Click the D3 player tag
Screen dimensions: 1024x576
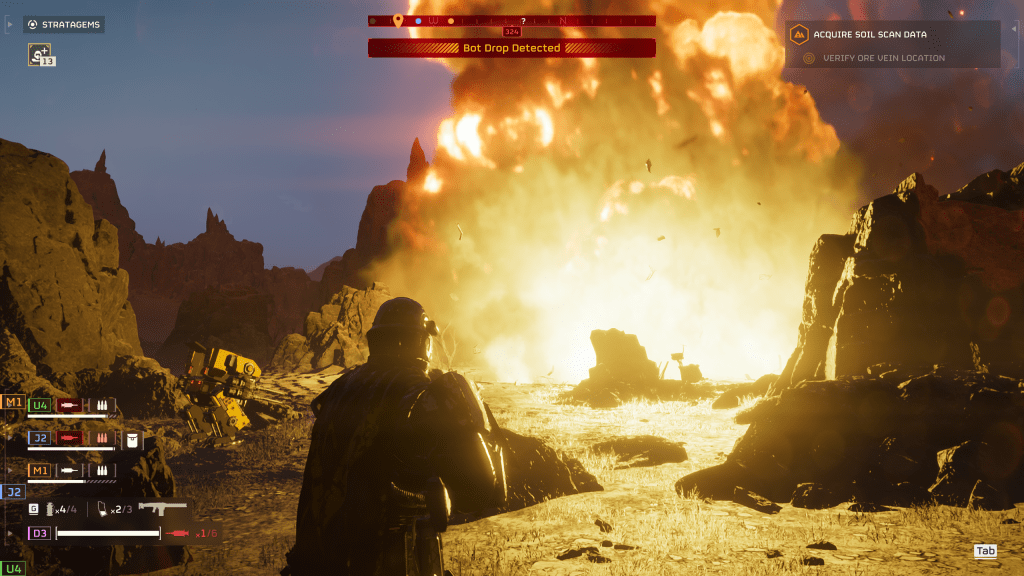tap(40, 533)
